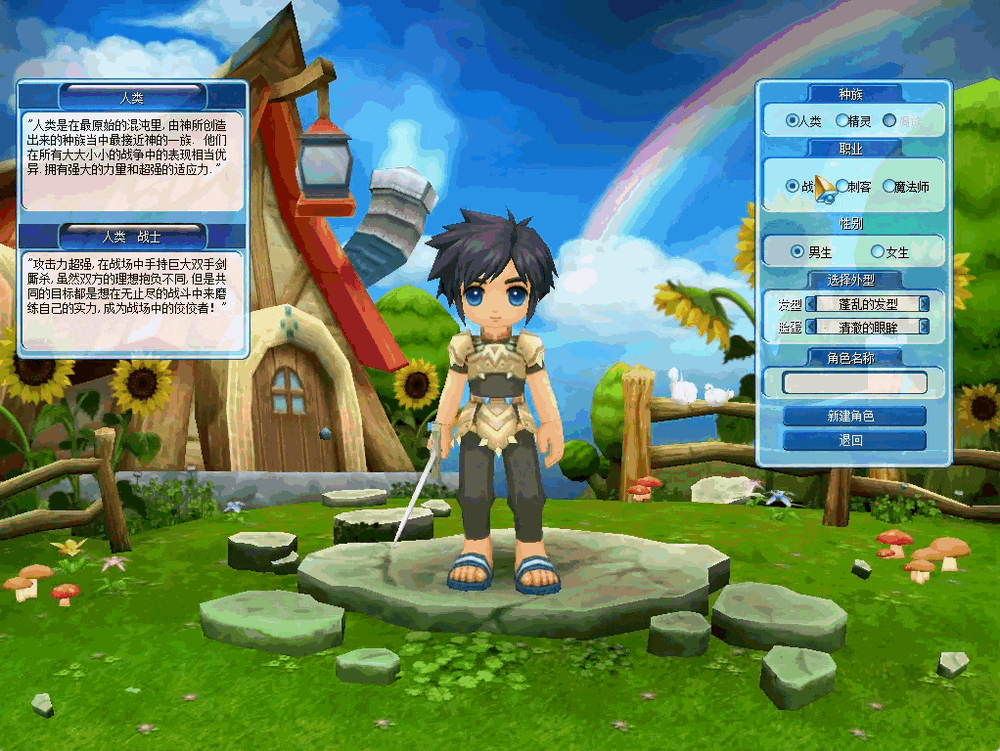
Task: Choose the 魔法师 (Mage) class
Action: pyautogui.click(x=888, y=186)
